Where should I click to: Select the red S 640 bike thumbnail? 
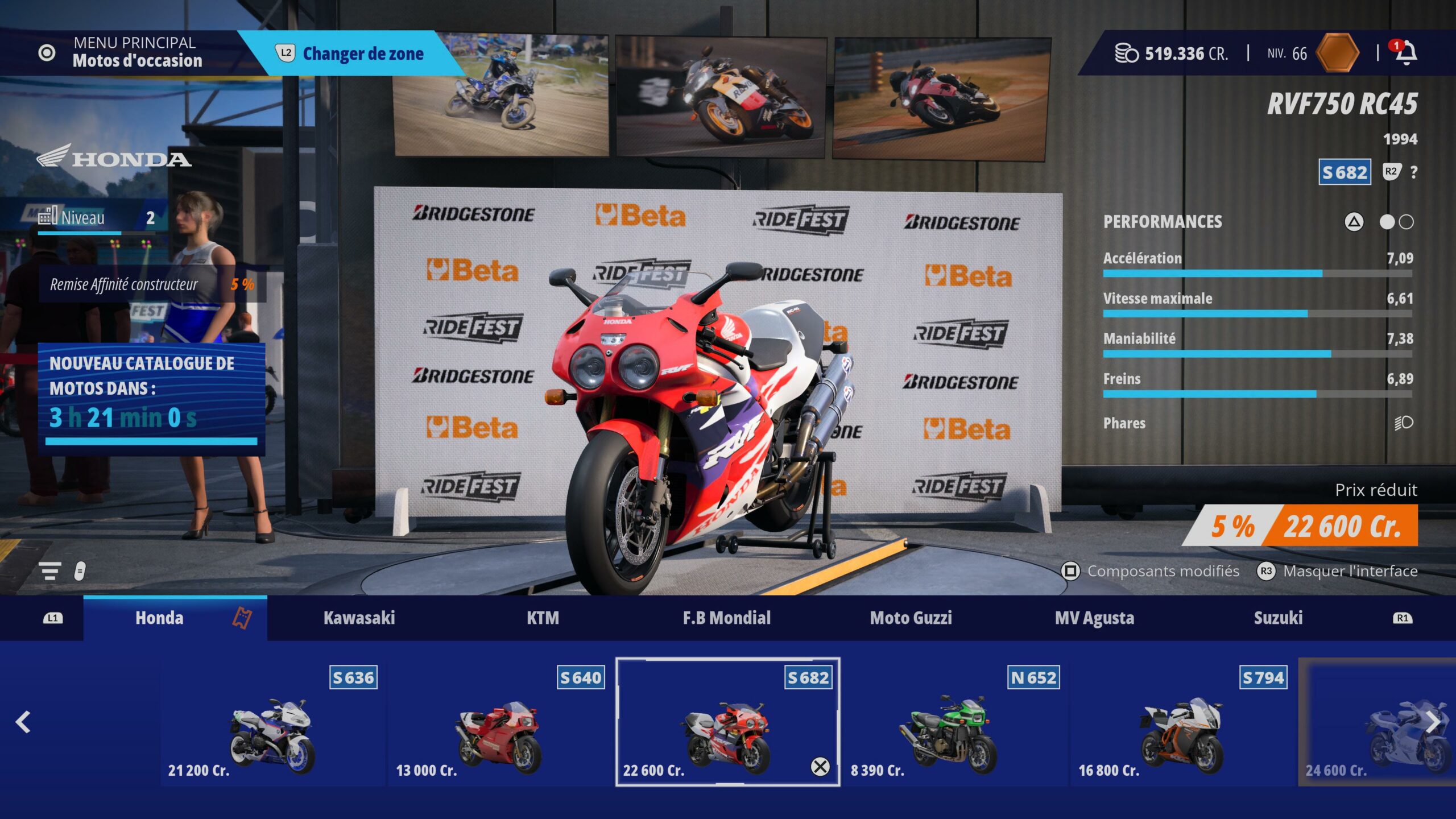499,722
